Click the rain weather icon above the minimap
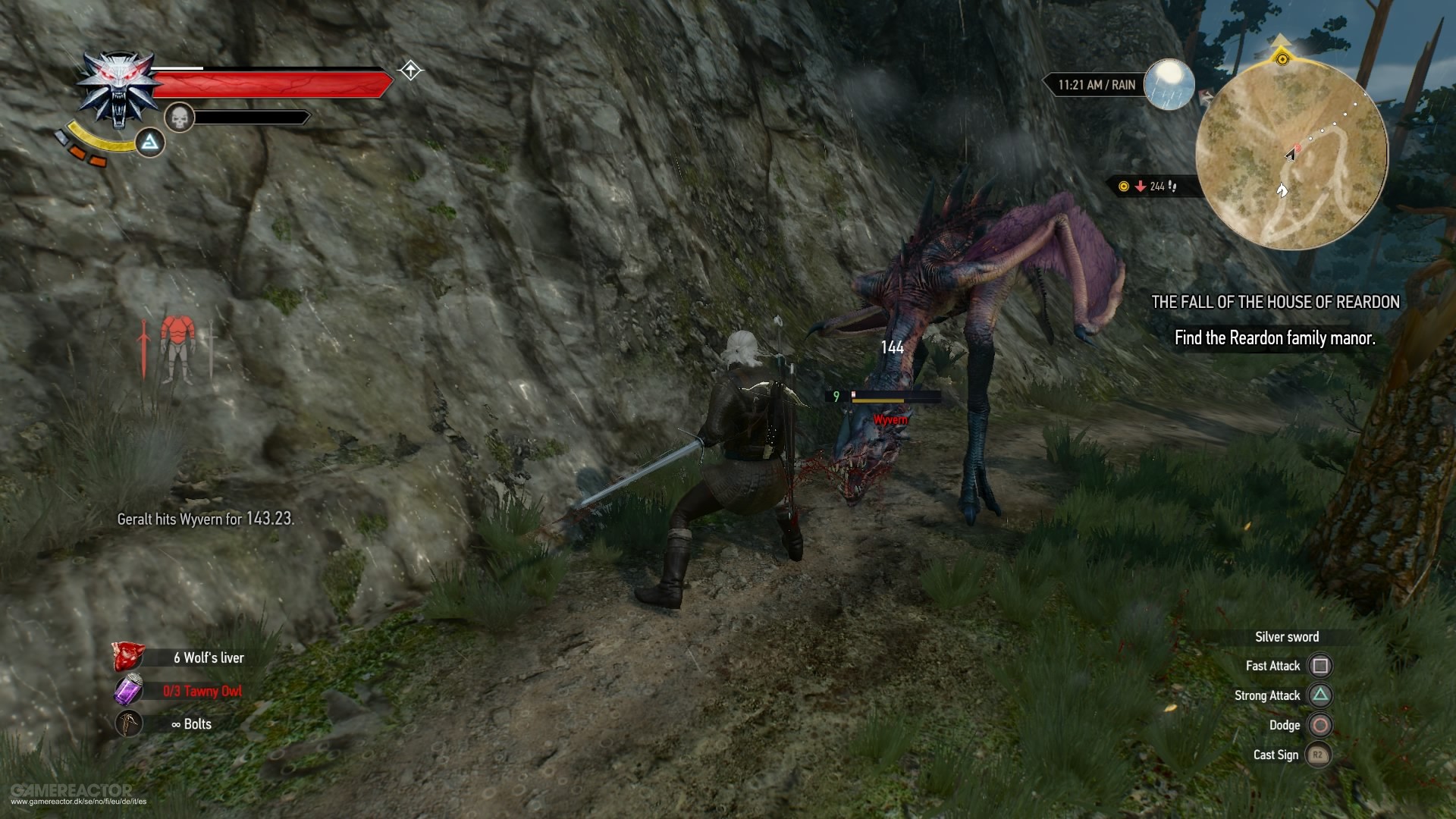Image resolution: width=1456 pixels, height=819 pixels. pyautogui.click(x=1169, y=86)
